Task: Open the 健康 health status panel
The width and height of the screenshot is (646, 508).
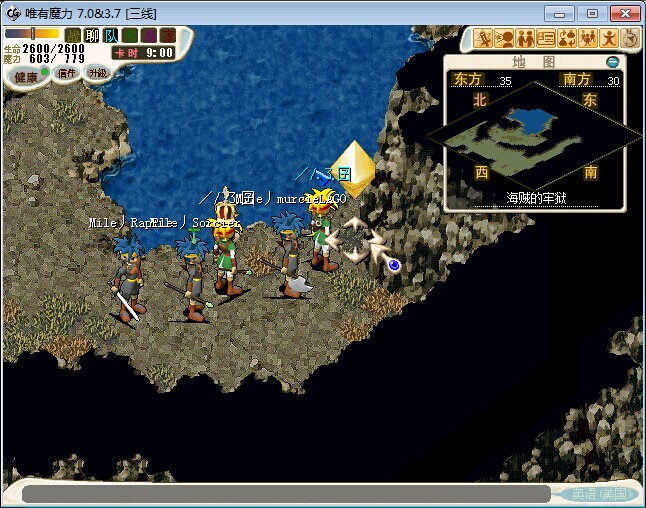Action: click(x=26, y=76)
